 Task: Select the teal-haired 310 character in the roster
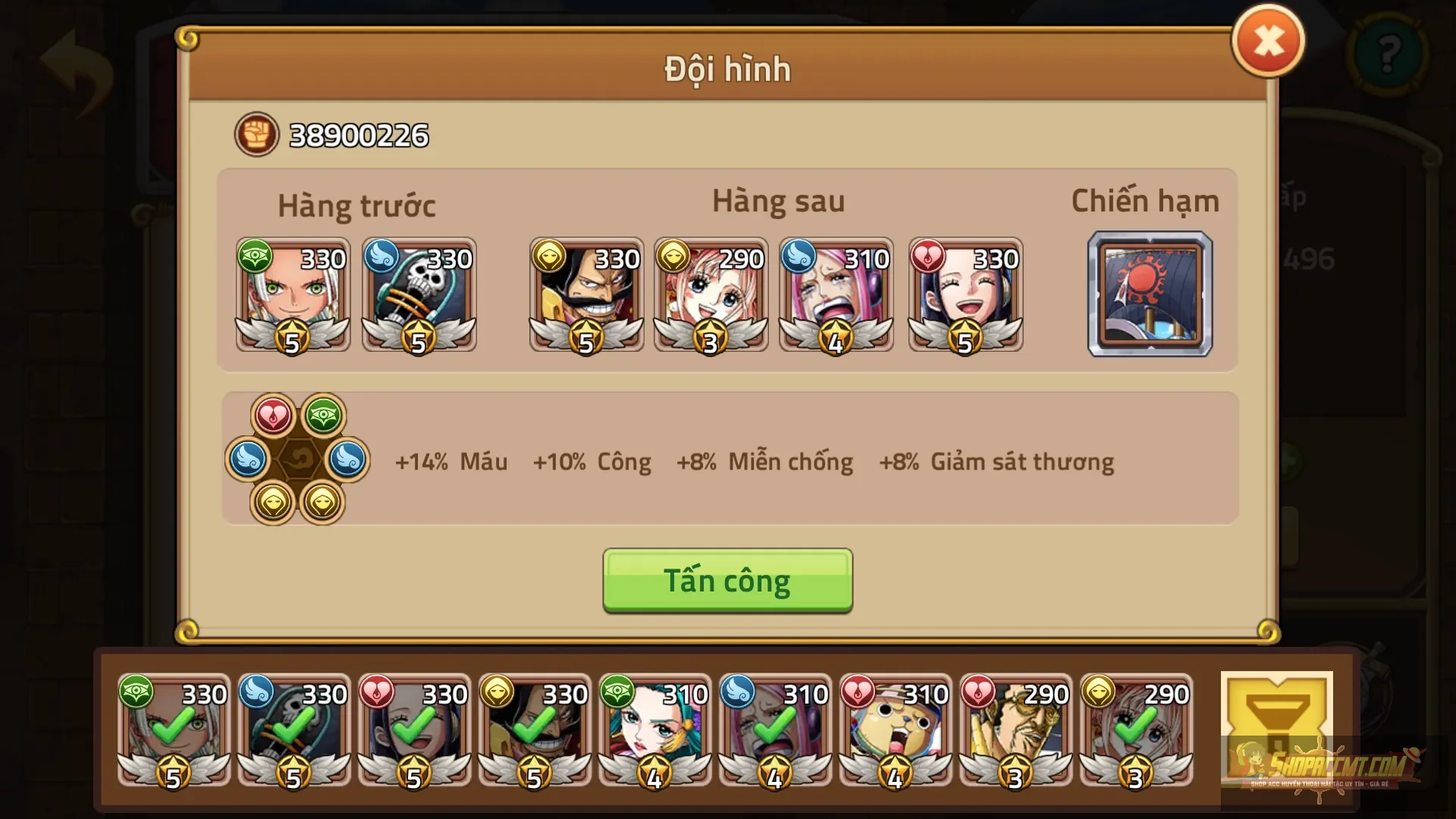click(654, 732)
